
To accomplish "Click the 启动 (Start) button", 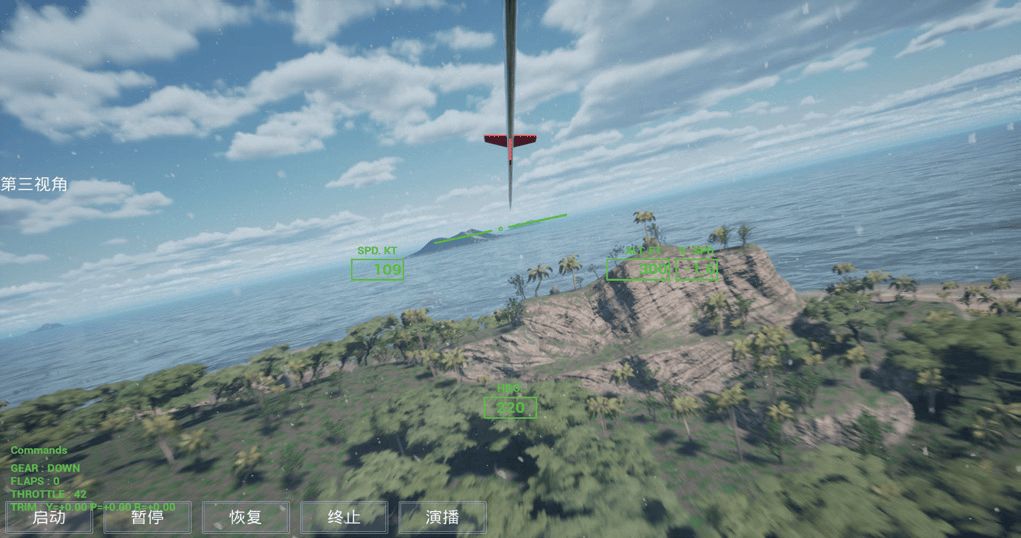I will click(x=48, y=517).
